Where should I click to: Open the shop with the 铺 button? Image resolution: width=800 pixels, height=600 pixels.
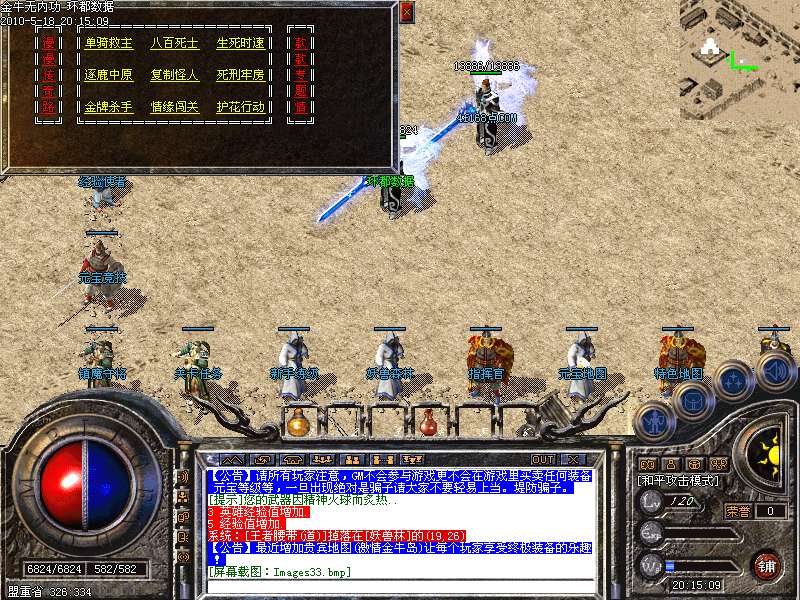click(x=767, y=565)
